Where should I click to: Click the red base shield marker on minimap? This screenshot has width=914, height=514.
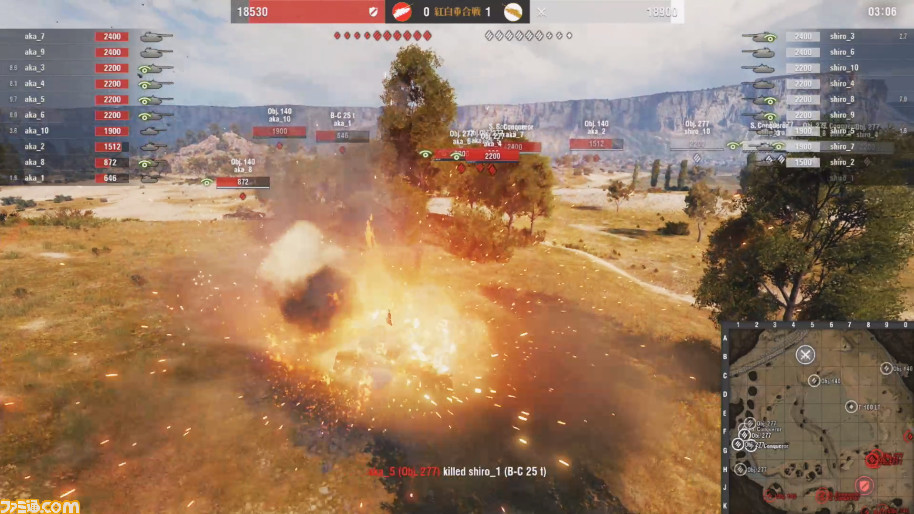[x=864, y=486]
